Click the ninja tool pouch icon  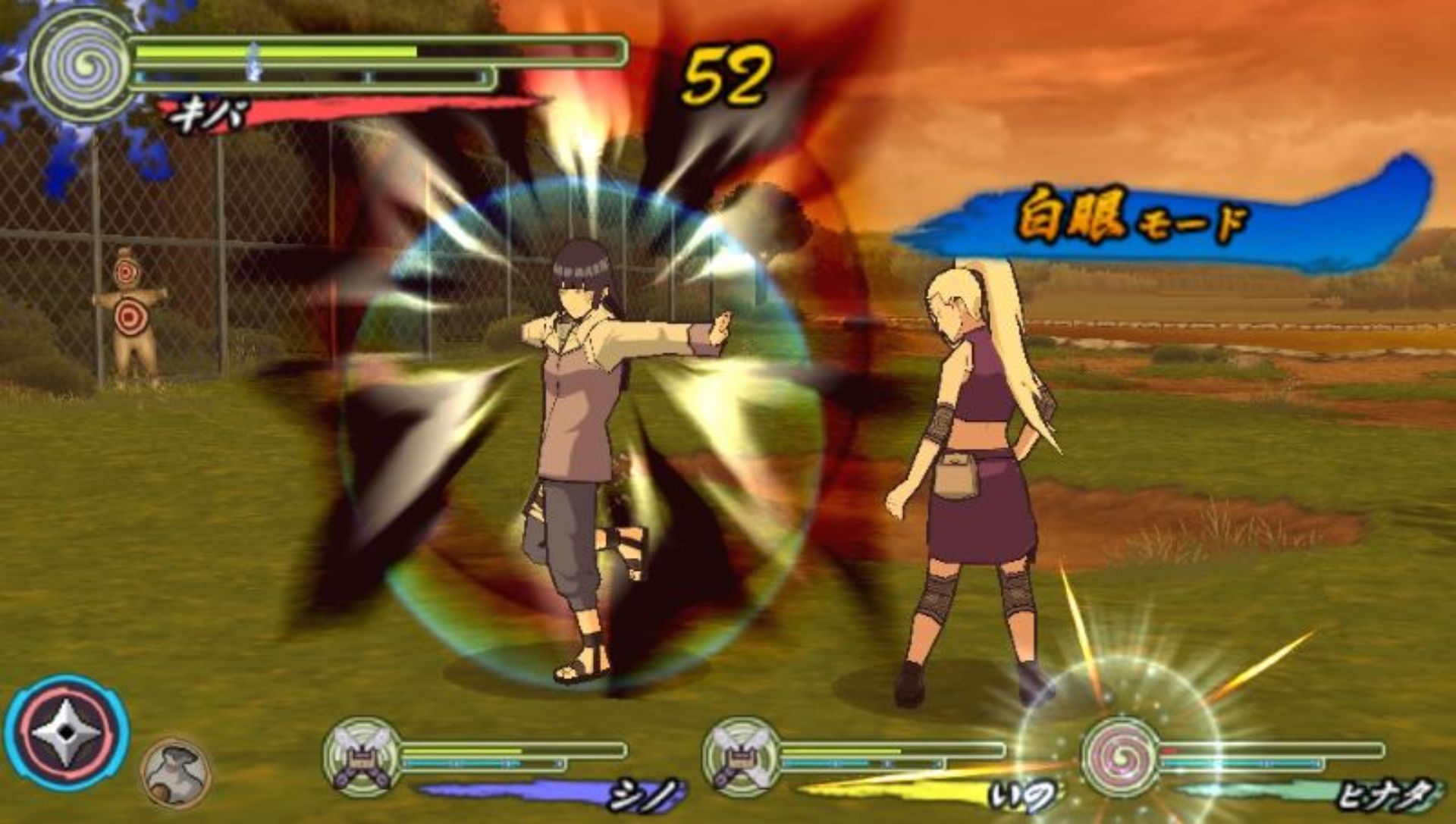point(176,772)
